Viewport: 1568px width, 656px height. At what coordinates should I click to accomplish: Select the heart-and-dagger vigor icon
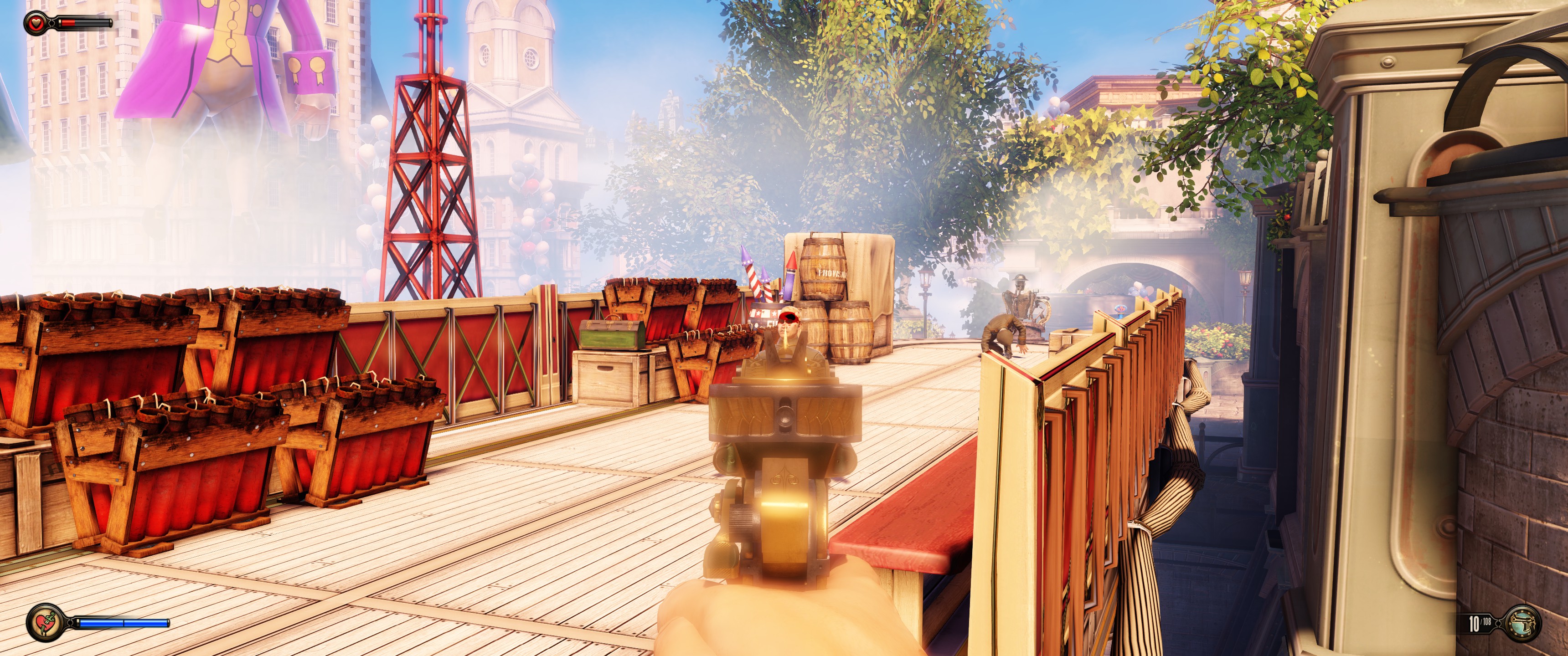44,622
